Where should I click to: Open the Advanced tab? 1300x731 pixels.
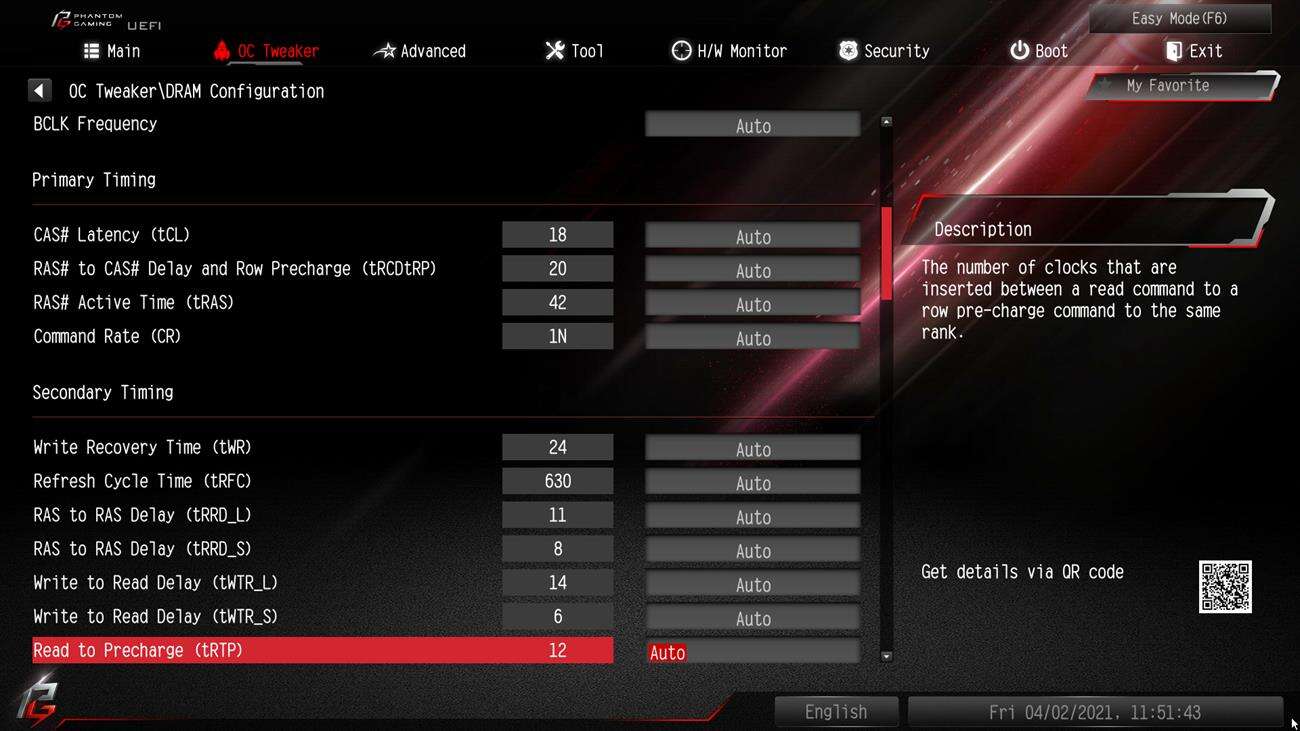(420, 51)
